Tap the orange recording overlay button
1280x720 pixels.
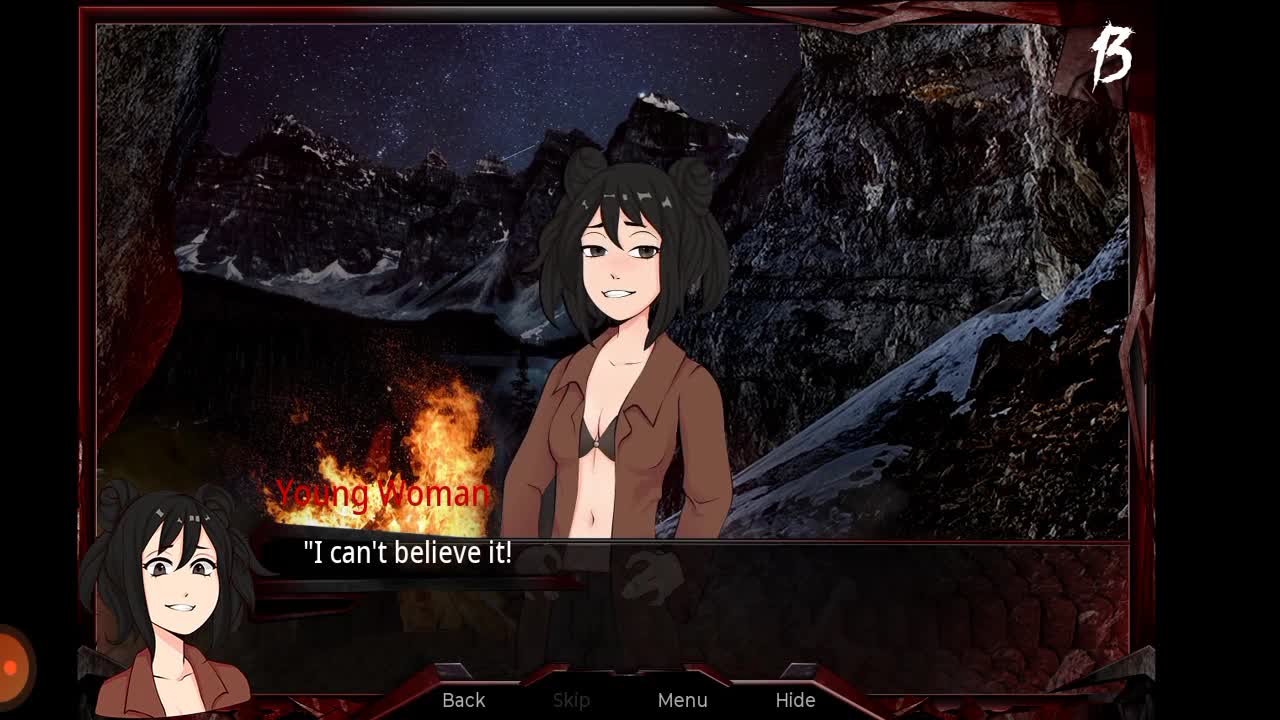point(12,666)
